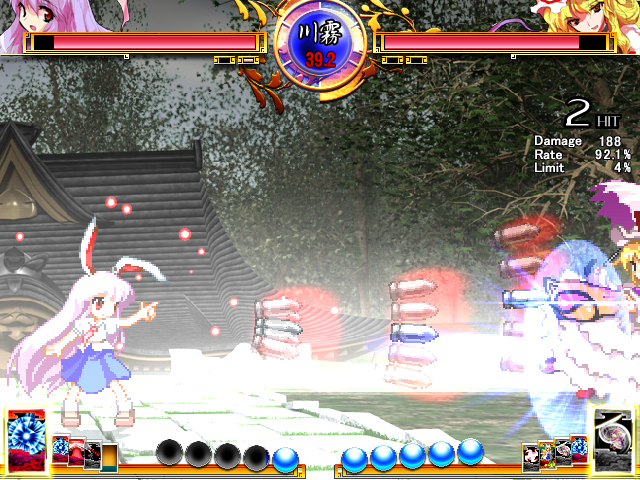Pick the blue orb card in opponent's hand
This screenshot has height=480, width=640.
pos(578,446)
